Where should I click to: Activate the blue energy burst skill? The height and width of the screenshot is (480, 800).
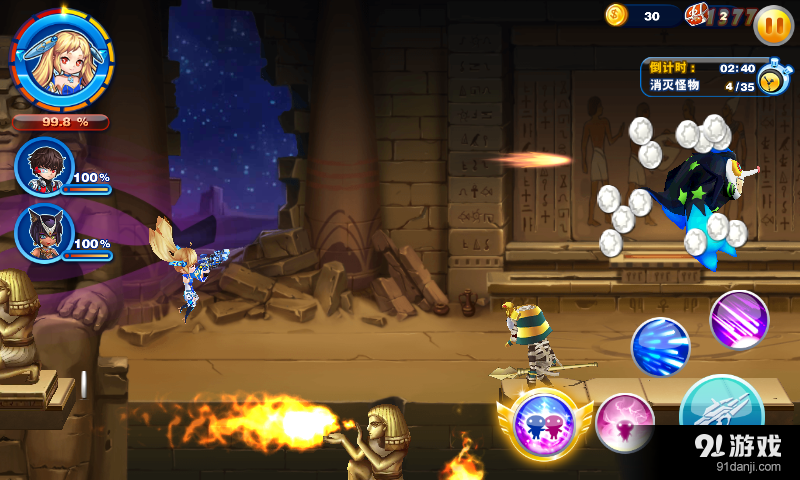(x=660, y=347)
